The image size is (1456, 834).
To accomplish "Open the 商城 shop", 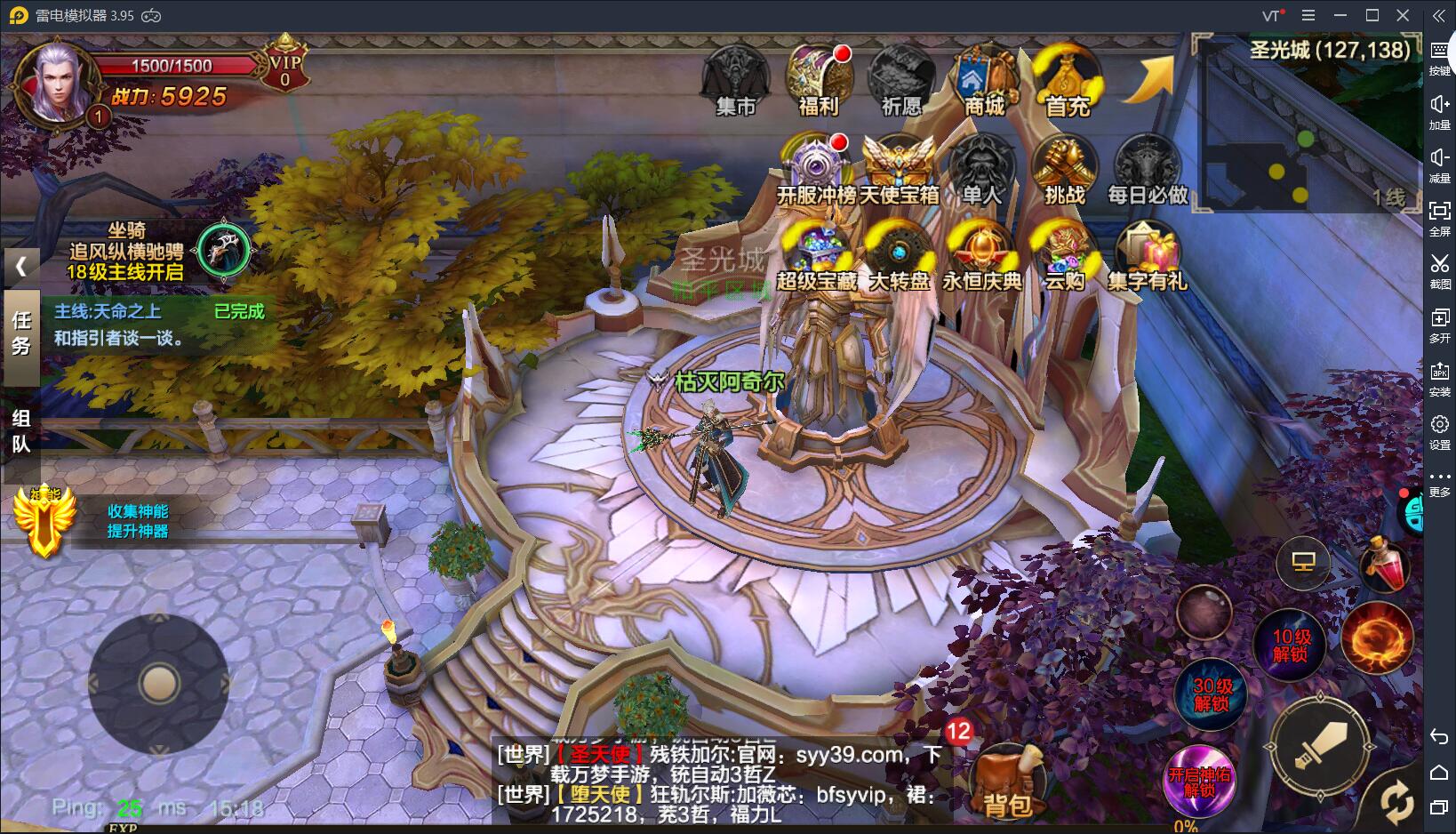I will coord(984,80).
